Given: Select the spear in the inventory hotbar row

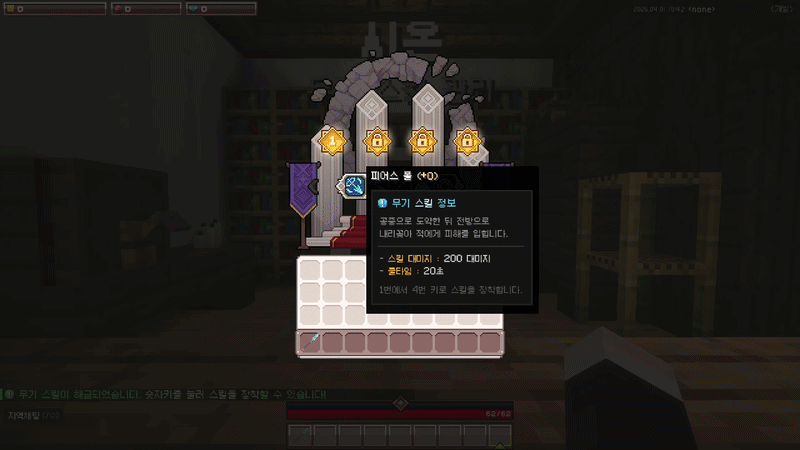Looking at the screenshot, I should point(310,343).
